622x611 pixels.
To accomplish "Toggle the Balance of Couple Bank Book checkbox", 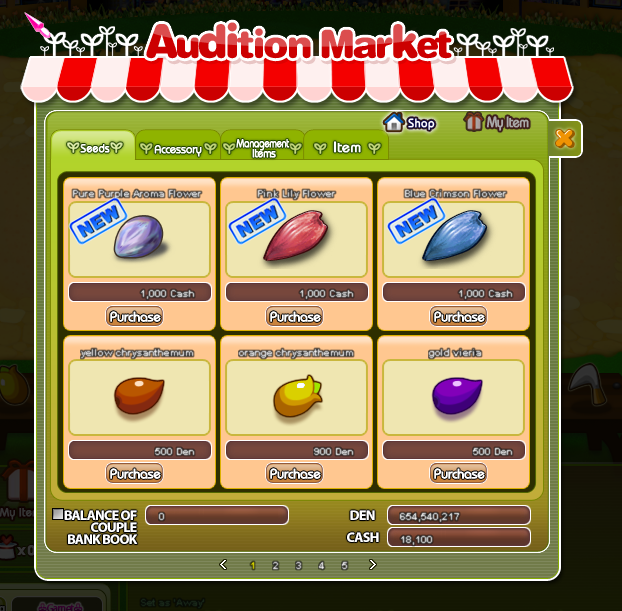I will pyautogui.click(x=58, y=515).
